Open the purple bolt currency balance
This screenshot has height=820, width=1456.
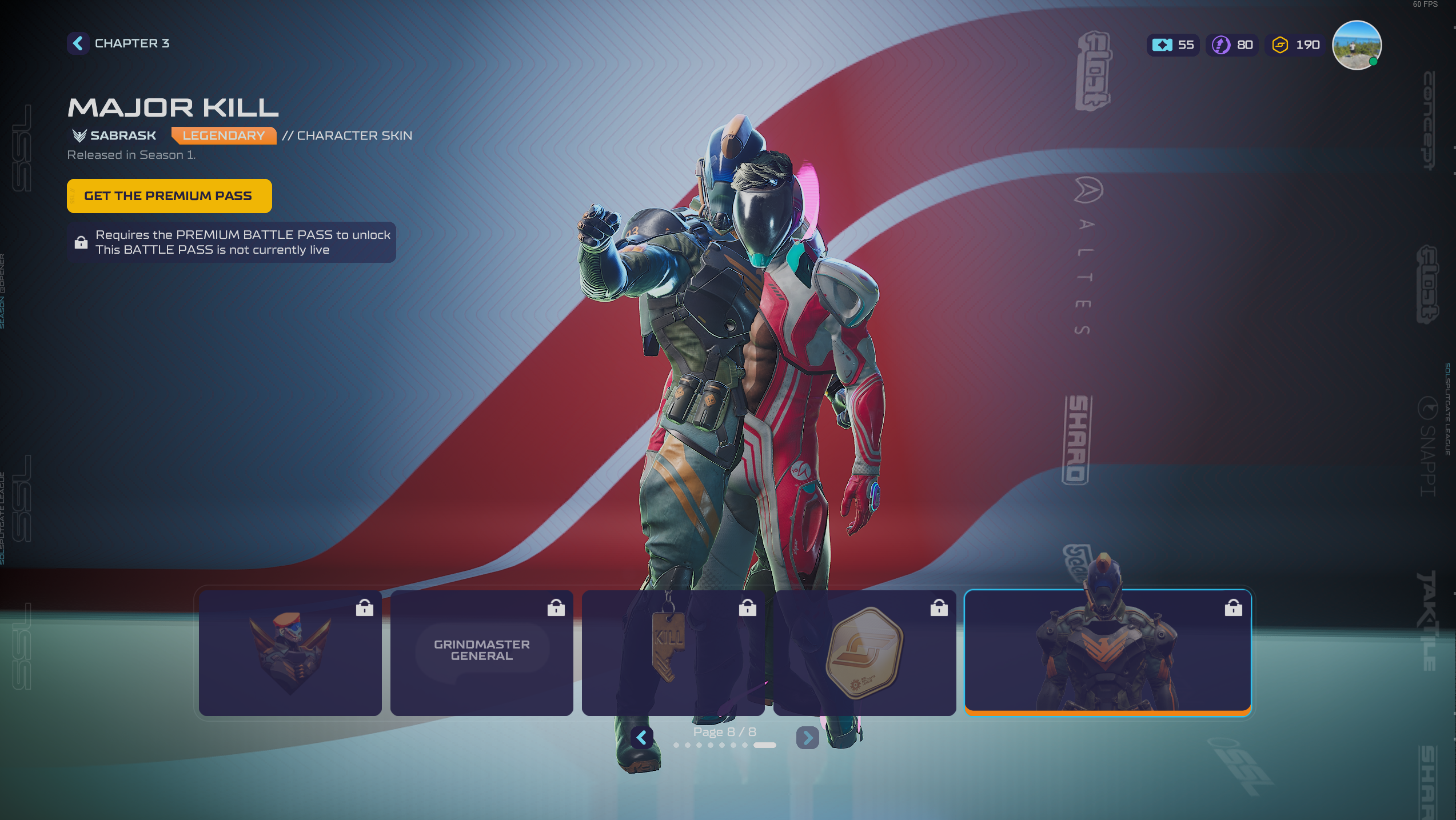tap(1232, 45)
